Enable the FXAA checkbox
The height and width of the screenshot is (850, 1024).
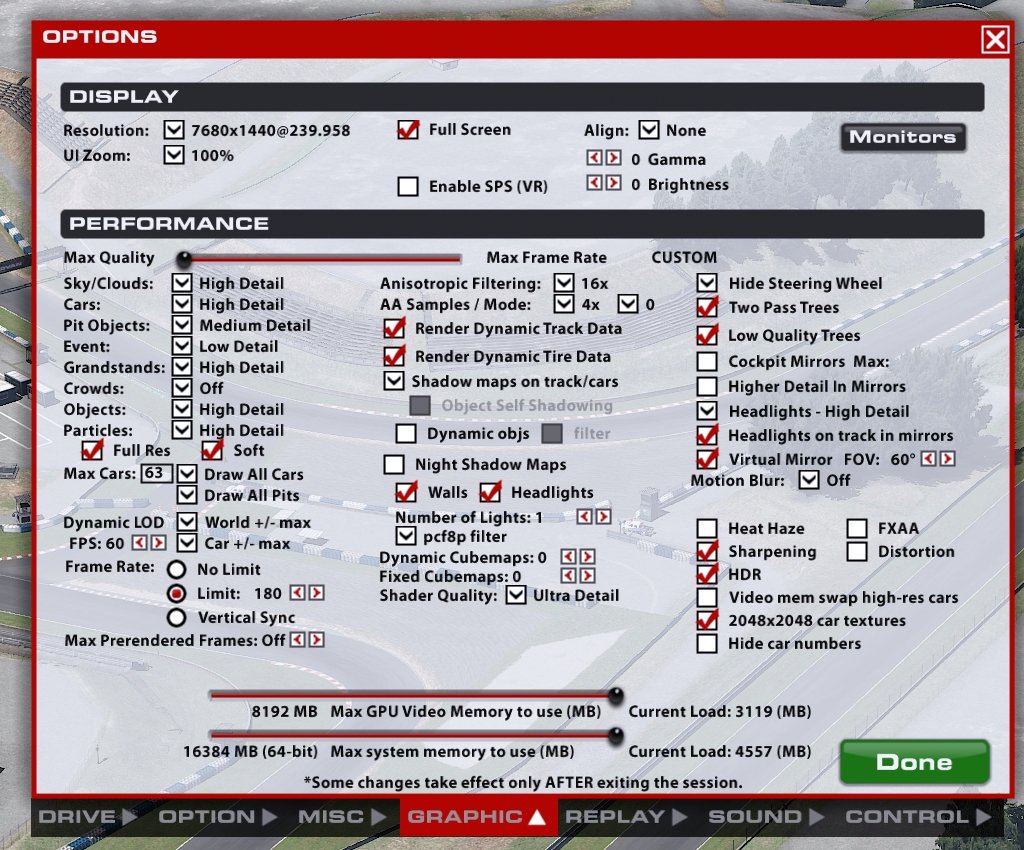pos(858,529)
